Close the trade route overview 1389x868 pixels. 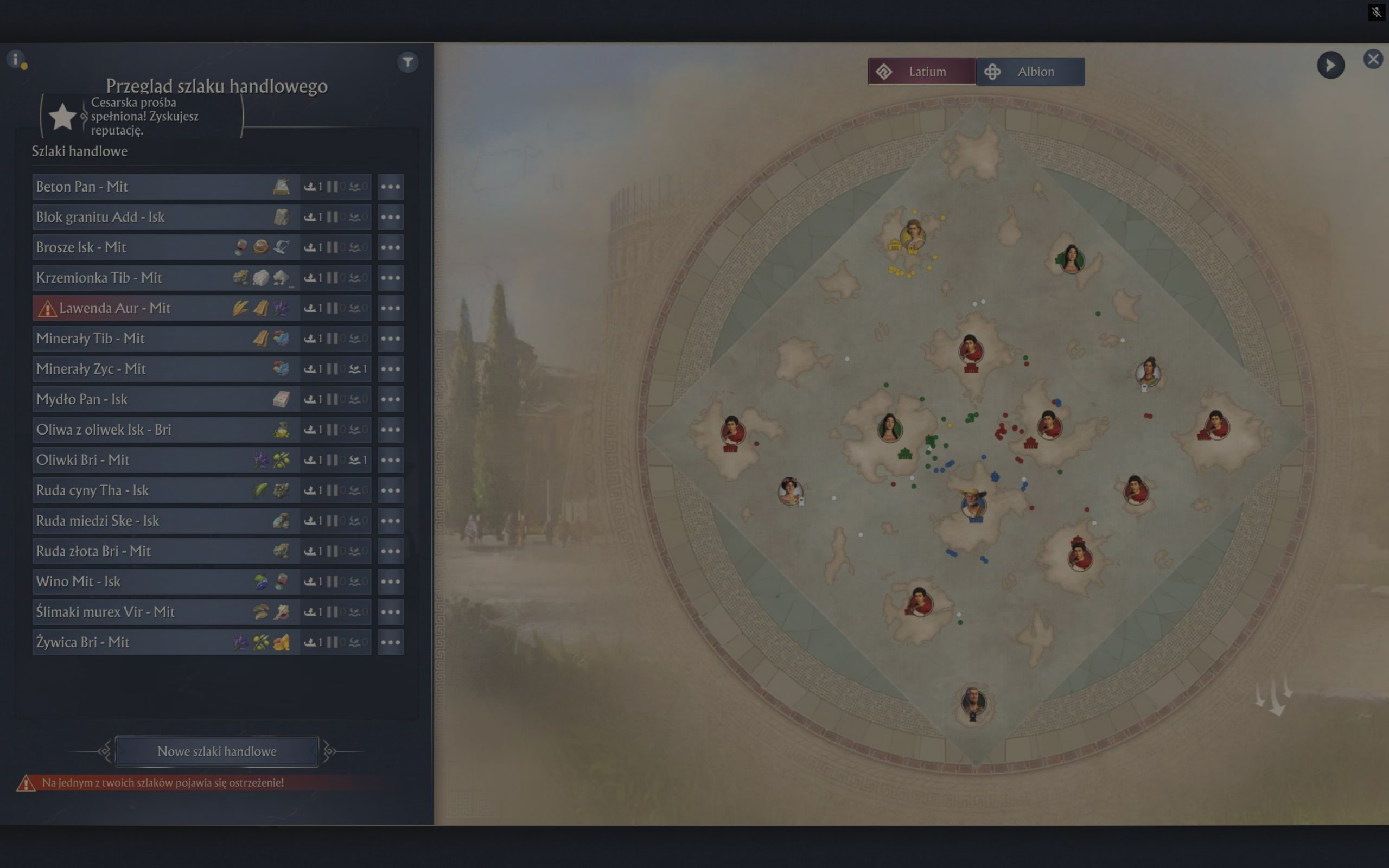point(1373,59)
